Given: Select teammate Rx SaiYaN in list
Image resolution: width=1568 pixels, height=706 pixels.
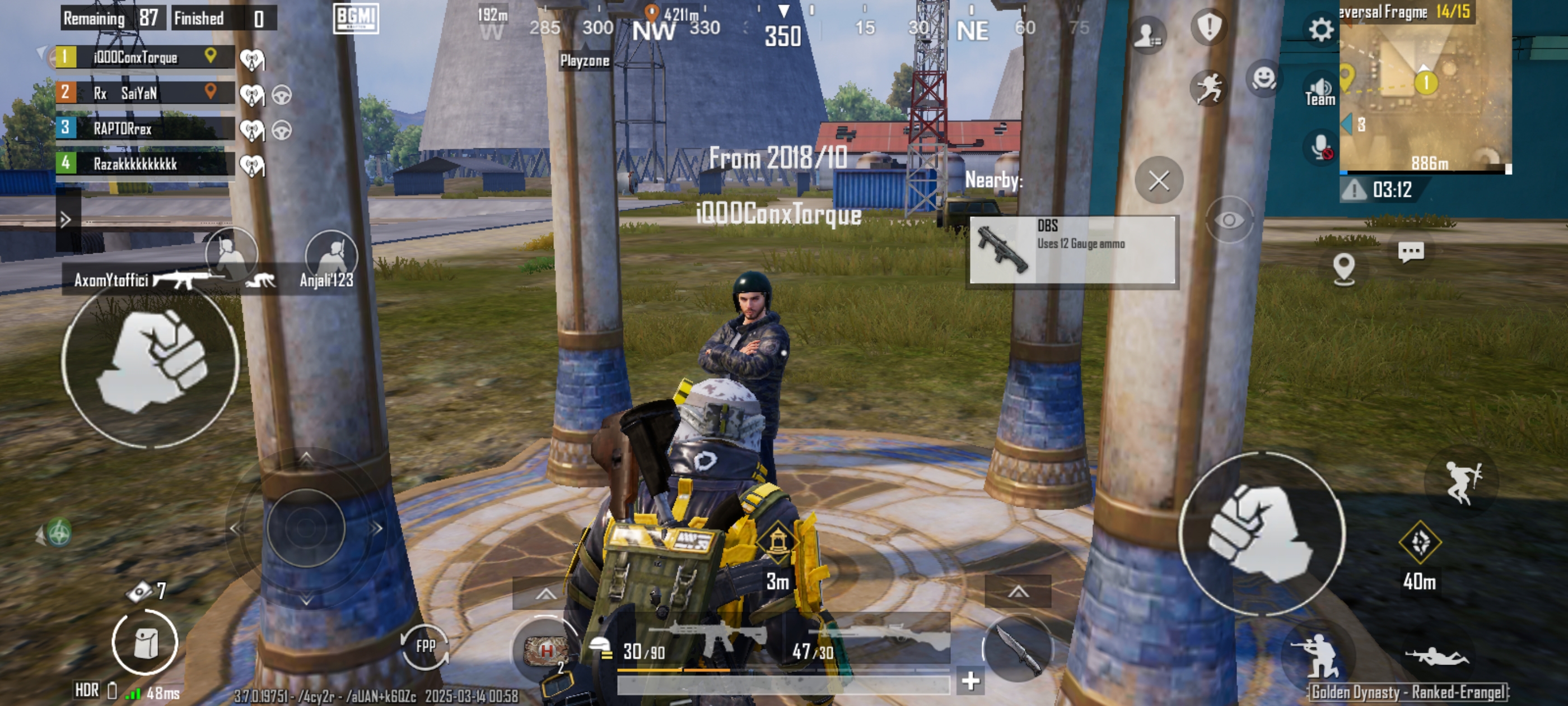Looking at the screenshot, I should click(145, 93).
